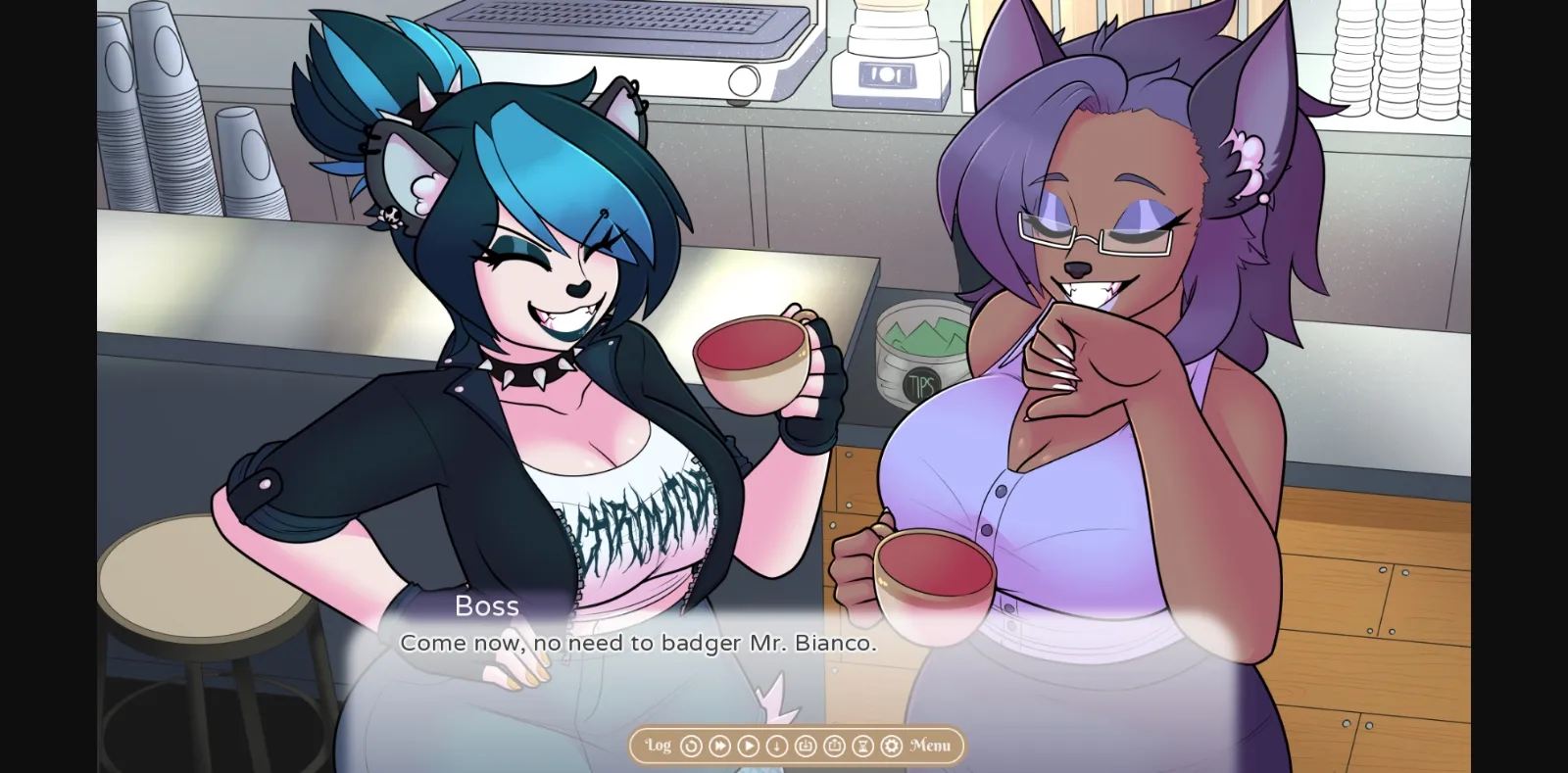Screen dimensions: 1568x773
Task: Open the dialogue Log
Action: pyautogui.click(x=657, y=746)
